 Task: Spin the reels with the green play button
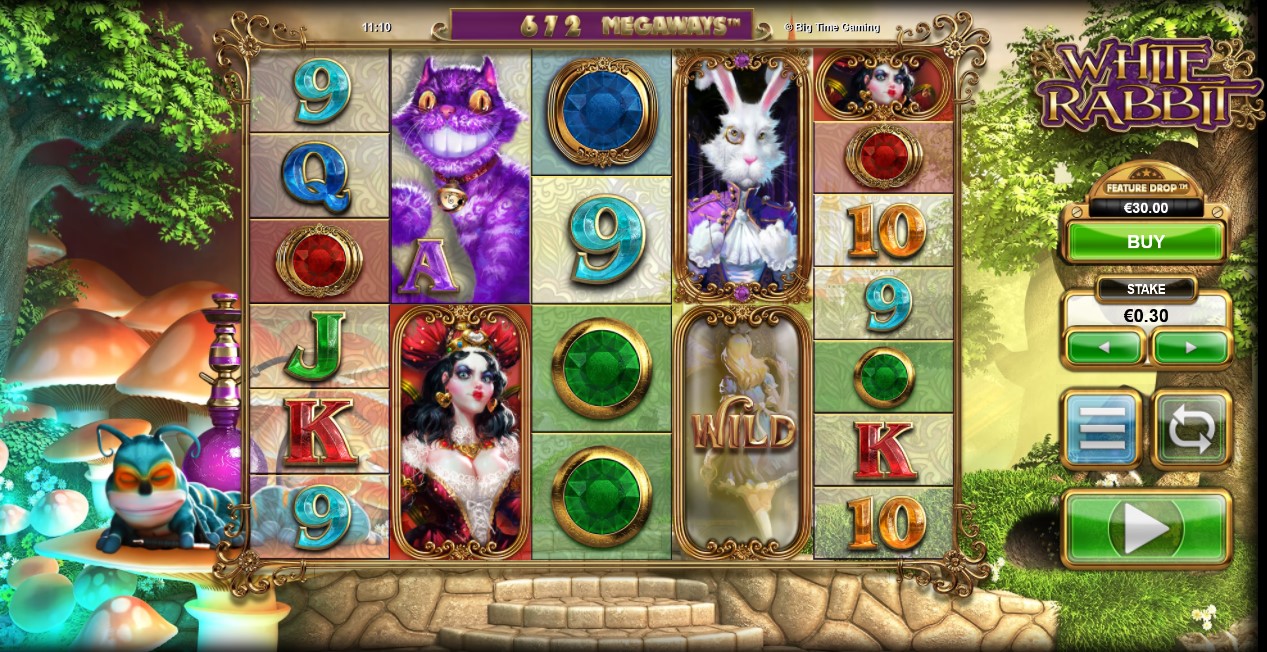(x=1145, y=528)
